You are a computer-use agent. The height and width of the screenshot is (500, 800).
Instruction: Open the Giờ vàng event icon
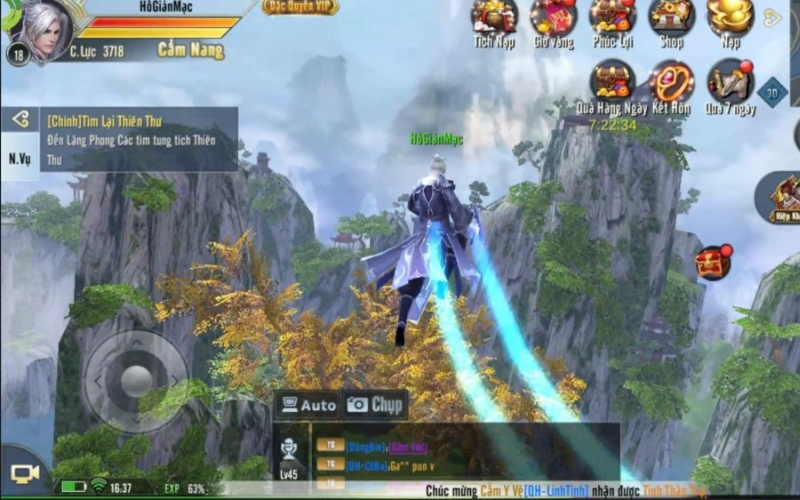[x=552, y=18]
